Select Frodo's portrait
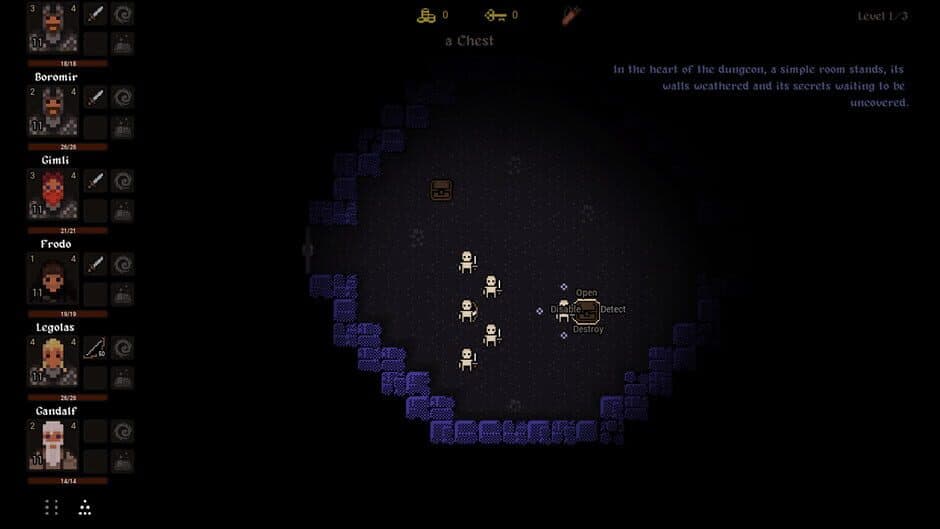Screen dimensions: 940x529 click(52, 278)
